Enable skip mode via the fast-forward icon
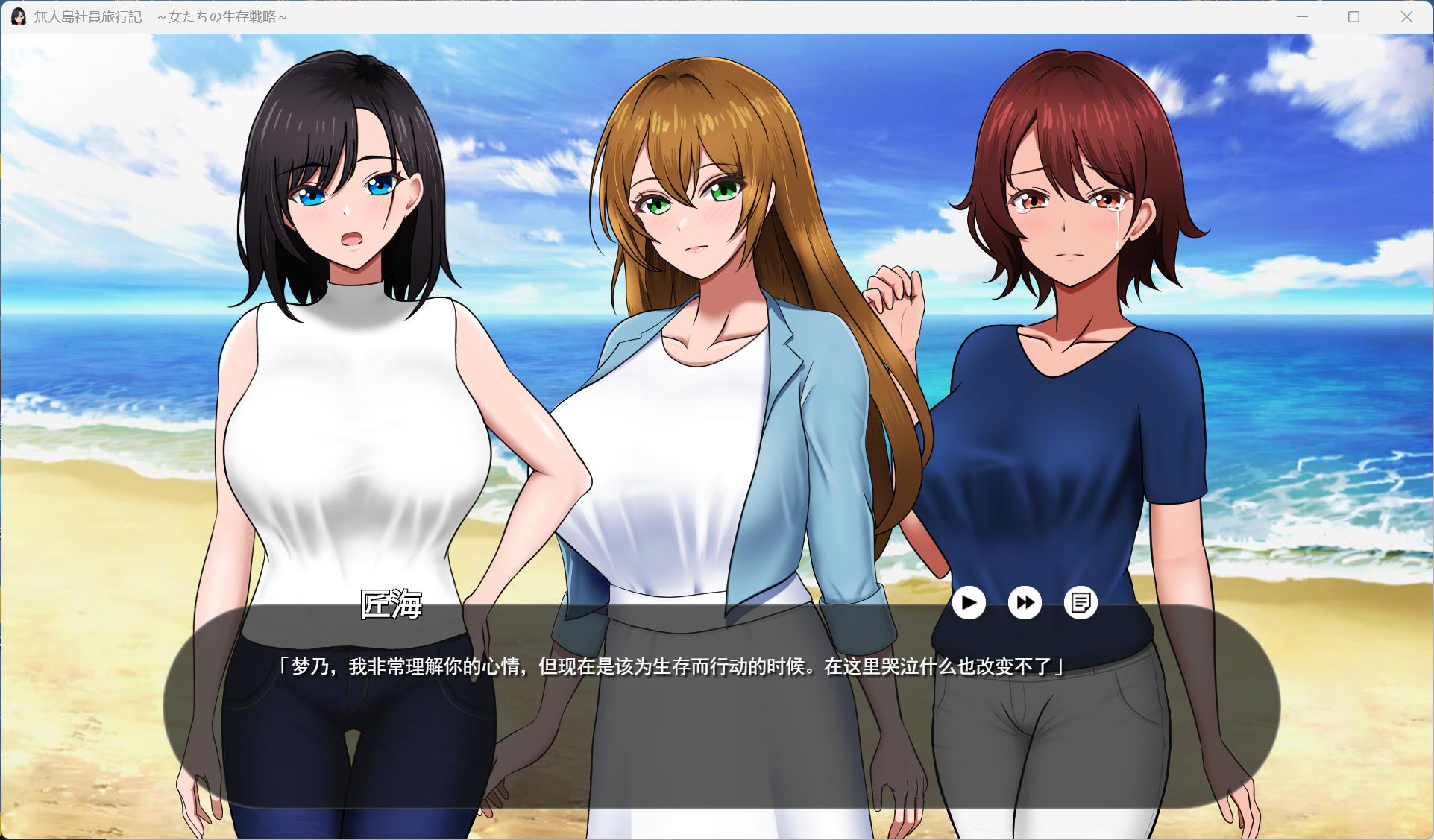 pos(1025,602)
